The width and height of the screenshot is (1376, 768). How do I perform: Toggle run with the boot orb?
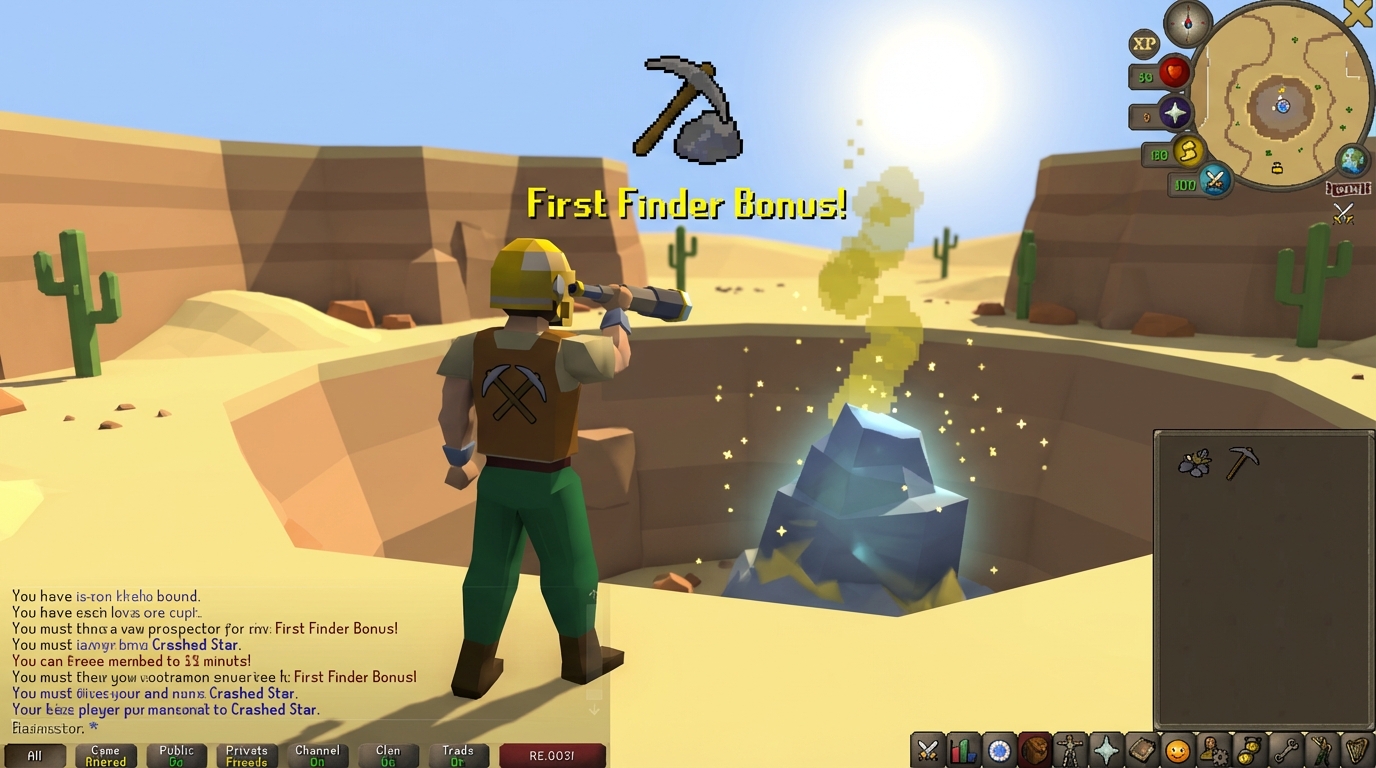pos(1188,152)
